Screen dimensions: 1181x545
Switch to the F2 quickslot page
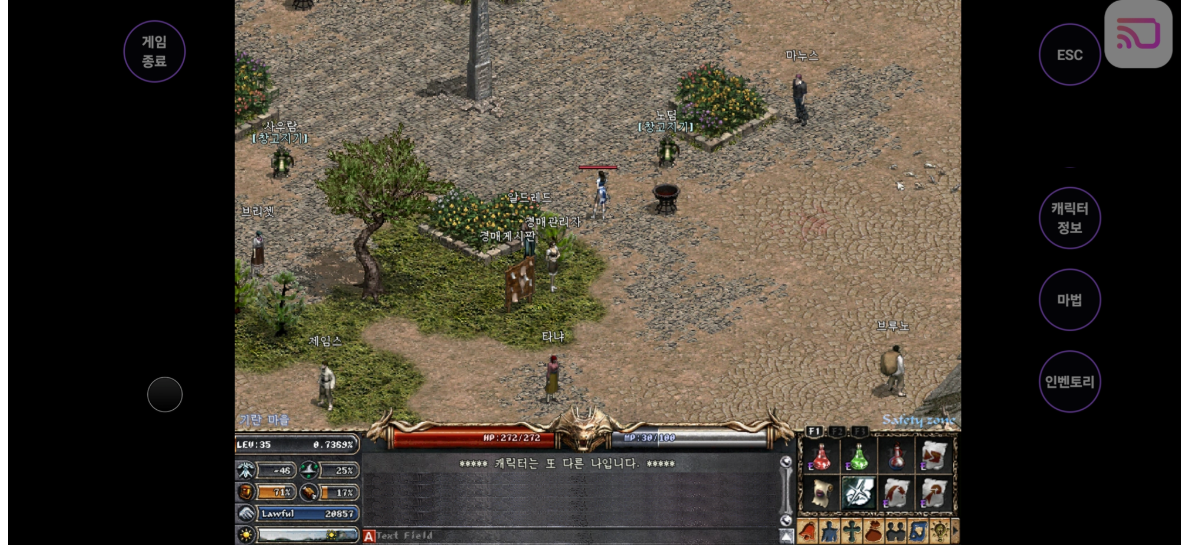pyautogui.click(x=837, y=431)
